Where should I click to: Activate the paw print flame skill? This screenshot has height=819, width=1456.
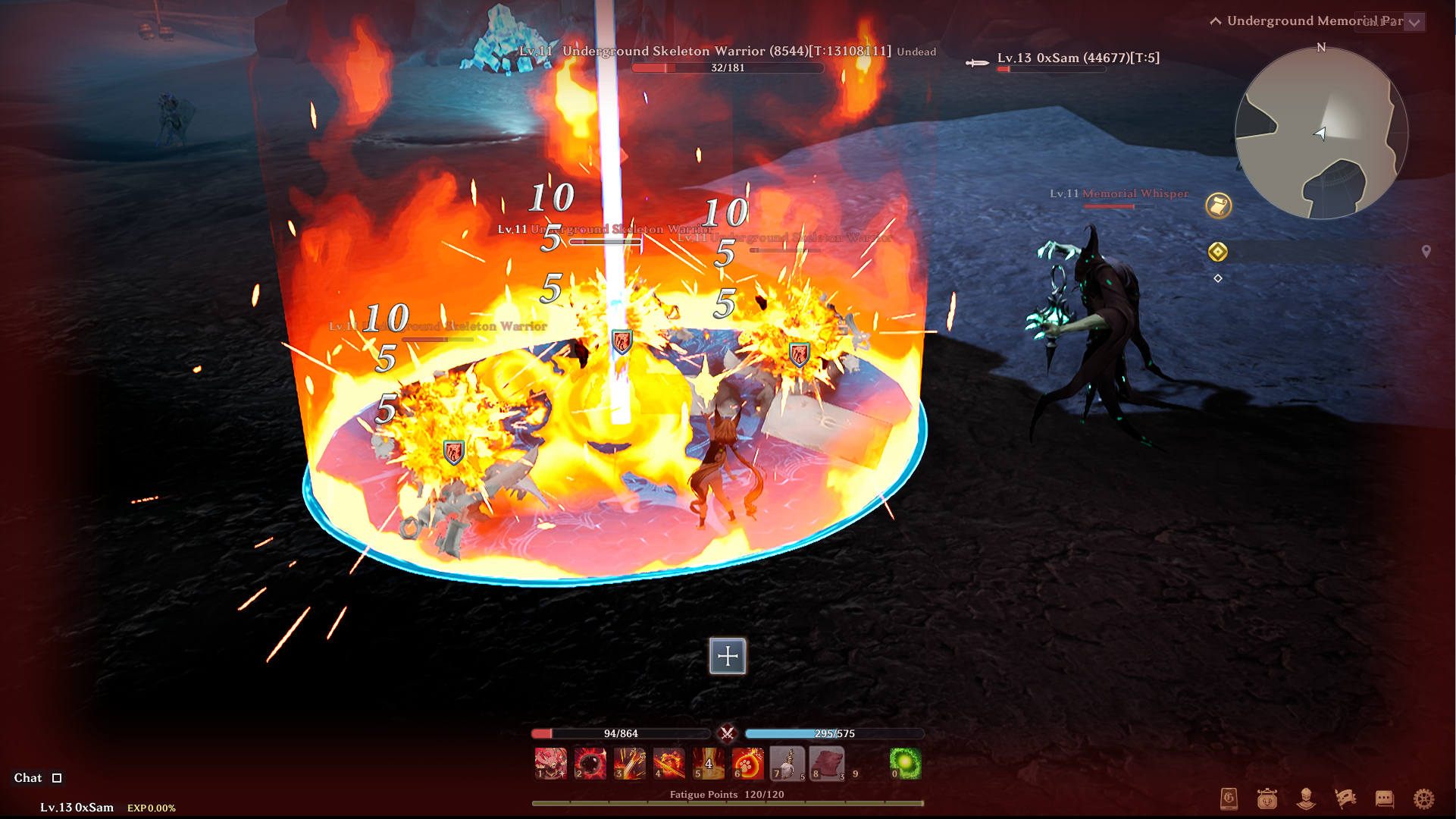[x=747, y=763]
